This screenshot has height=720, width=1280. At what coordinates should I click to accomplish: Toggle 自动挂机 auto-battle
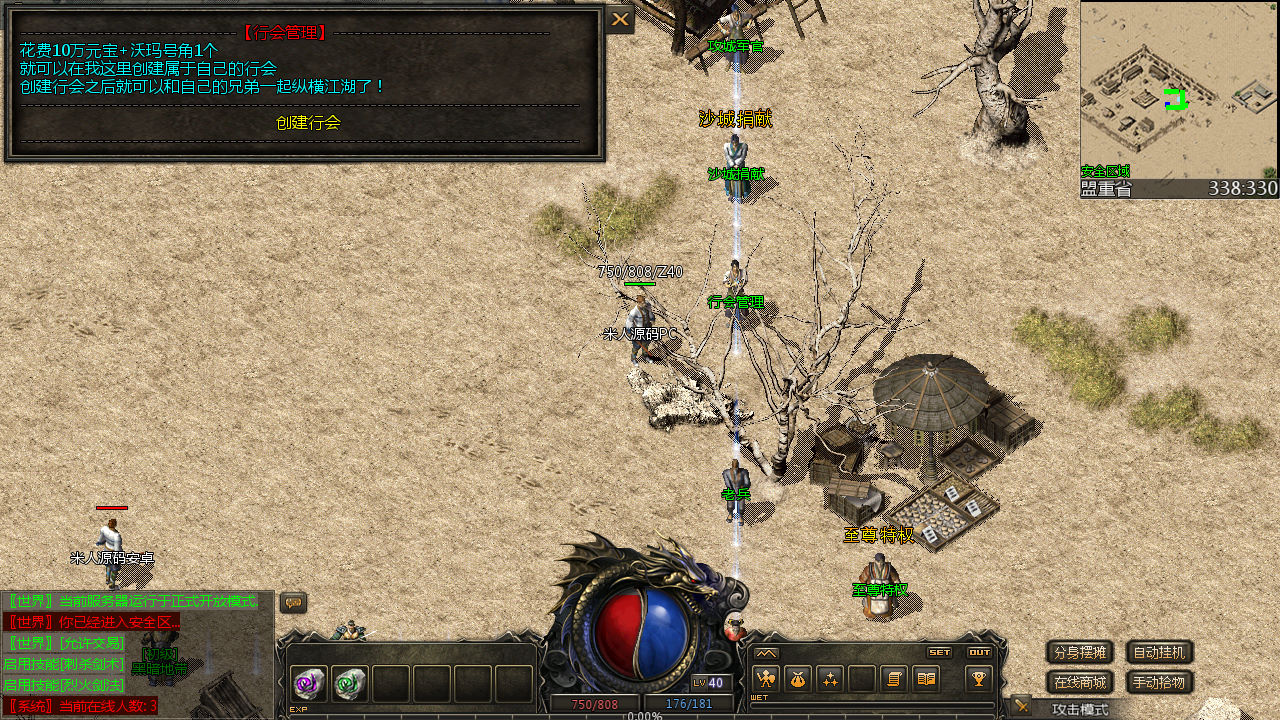click(1159, 653)
